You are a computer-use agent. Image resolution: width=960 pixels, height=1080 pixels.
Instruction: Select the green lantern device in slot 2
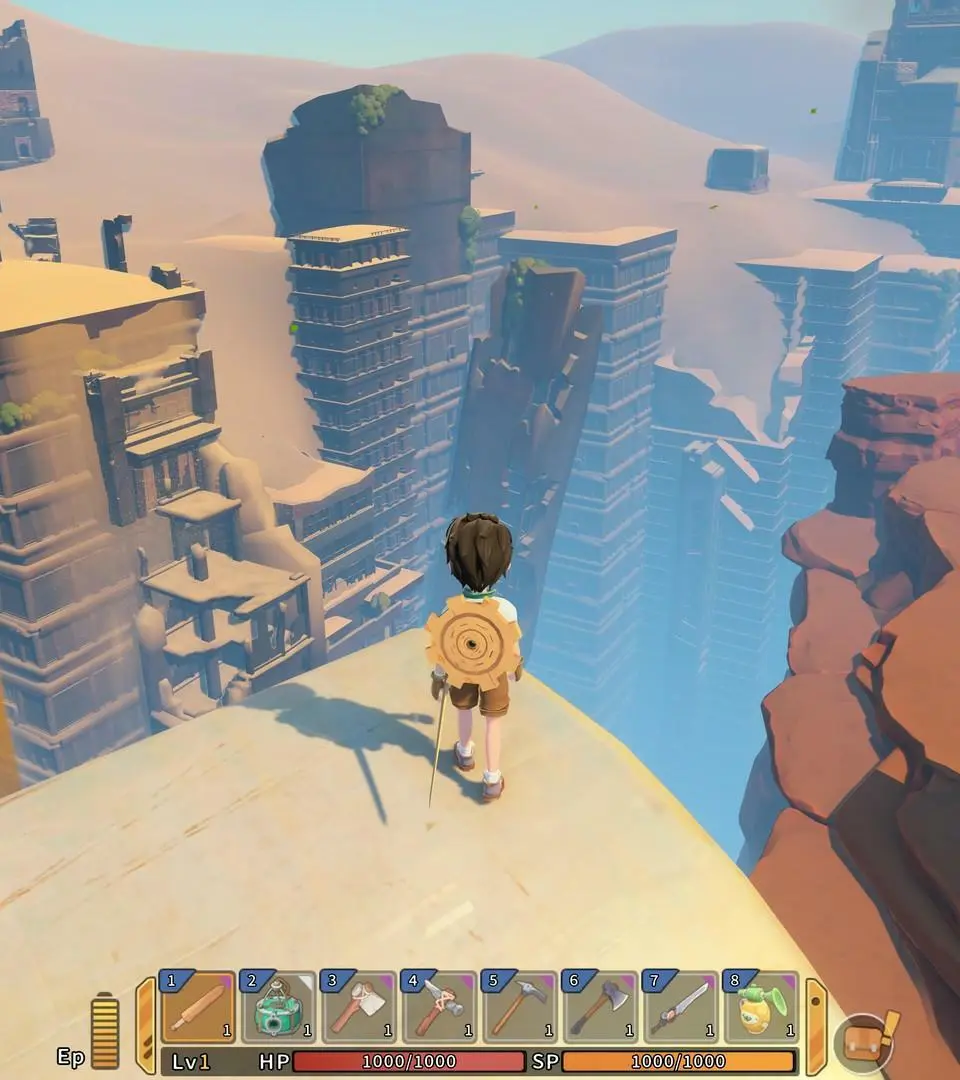pyautogui.click(x=278, y=1008)
